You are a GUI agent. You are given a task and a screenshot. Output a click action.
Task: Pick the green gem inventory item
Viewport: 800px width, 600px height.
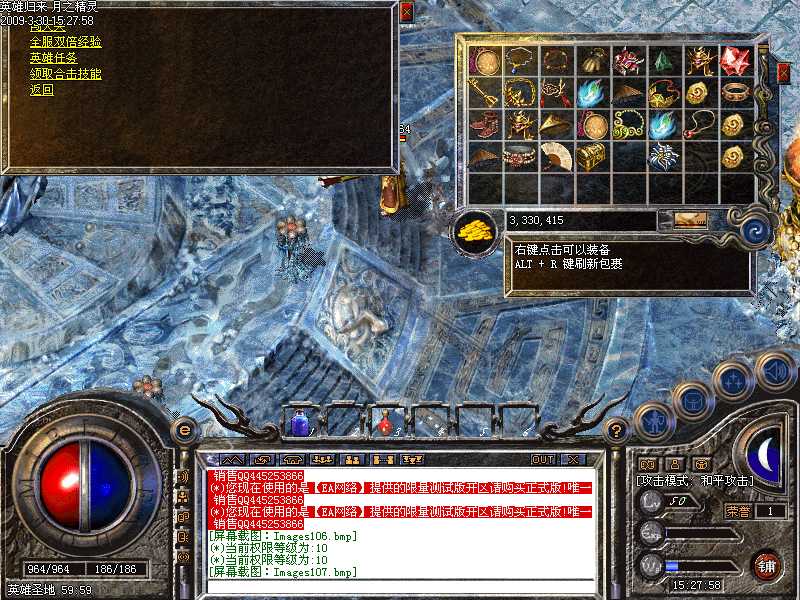coord(663,62)
